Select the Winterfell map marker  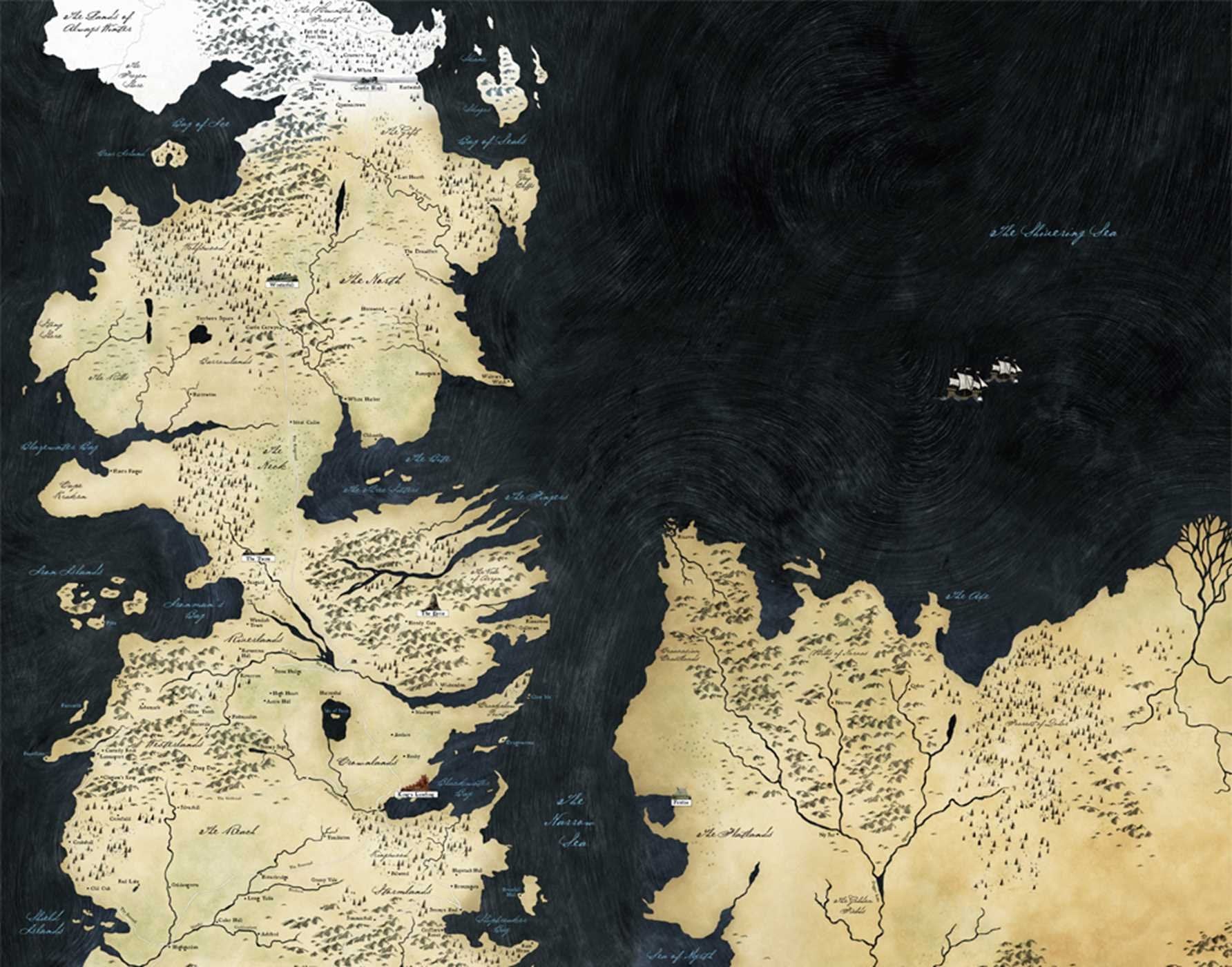[x=283, y=280]
